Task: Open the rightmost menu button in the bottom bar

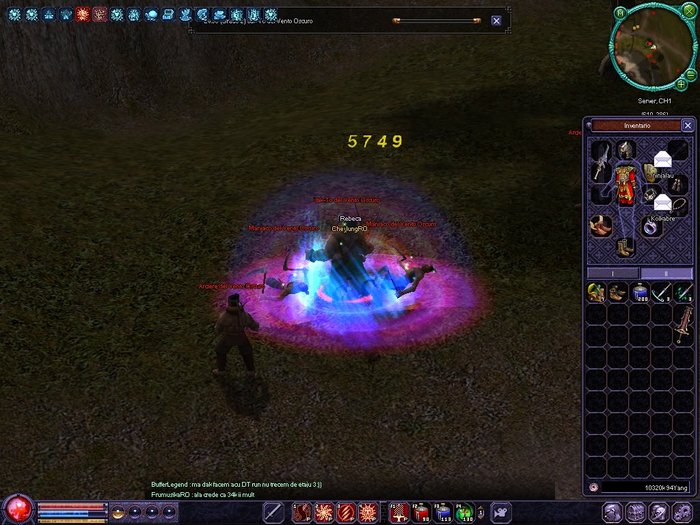Action: click(685, 512)
